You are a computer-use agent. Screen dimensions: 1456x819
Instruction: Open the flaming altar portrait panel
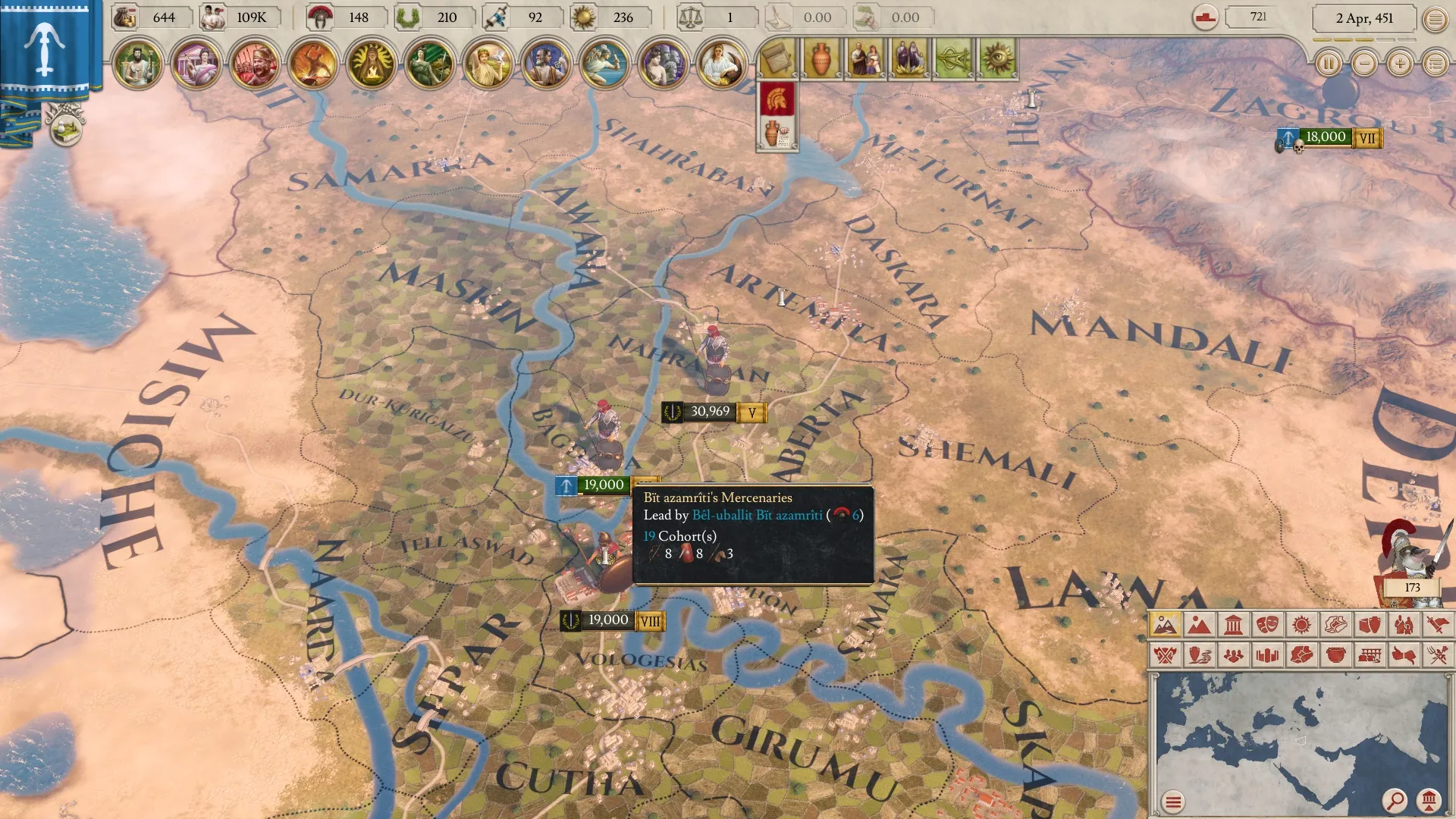pos(371,64)
